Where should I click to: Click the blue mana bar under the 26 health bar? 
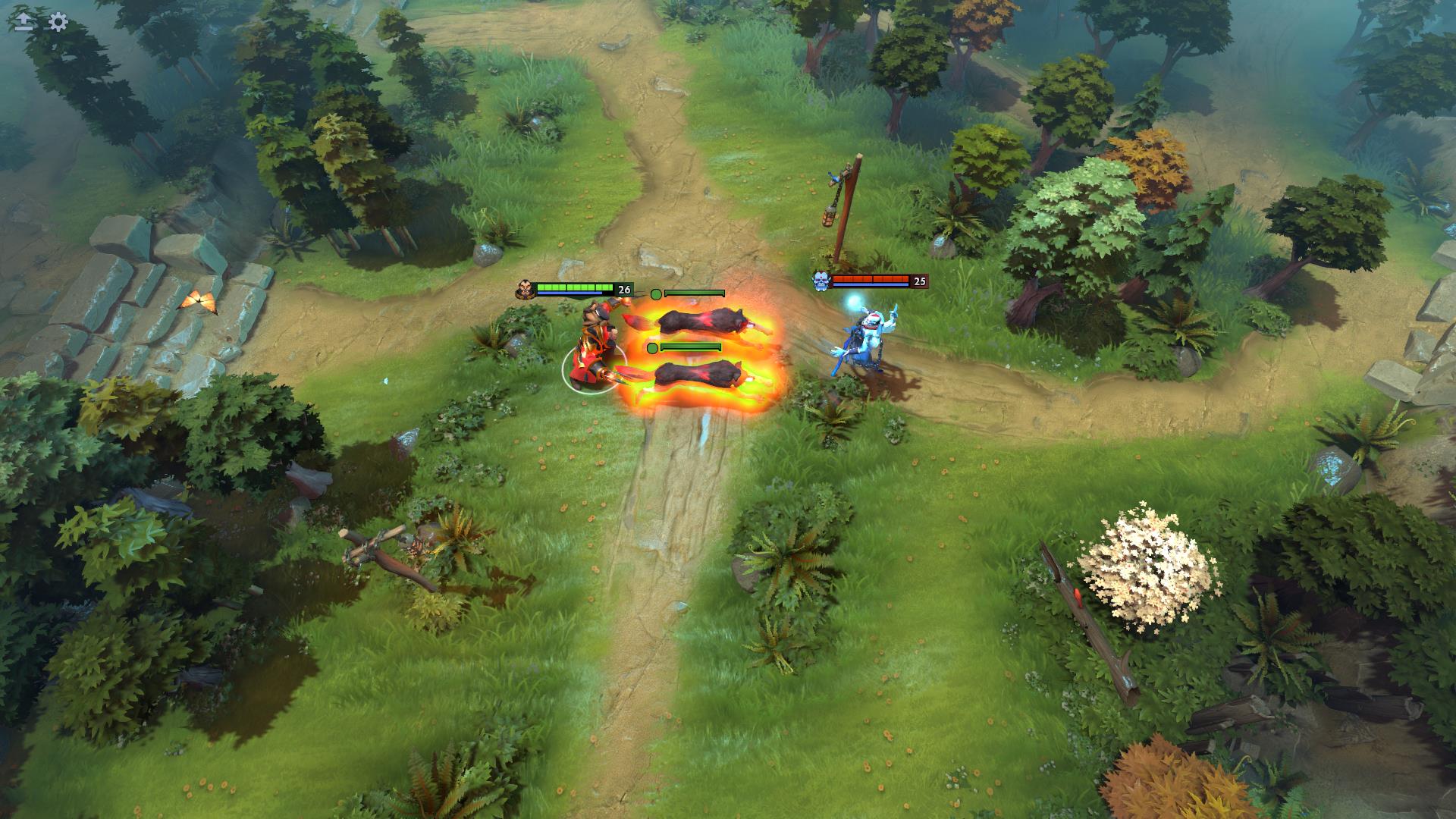pyautogui.click(x=569, y=293)
